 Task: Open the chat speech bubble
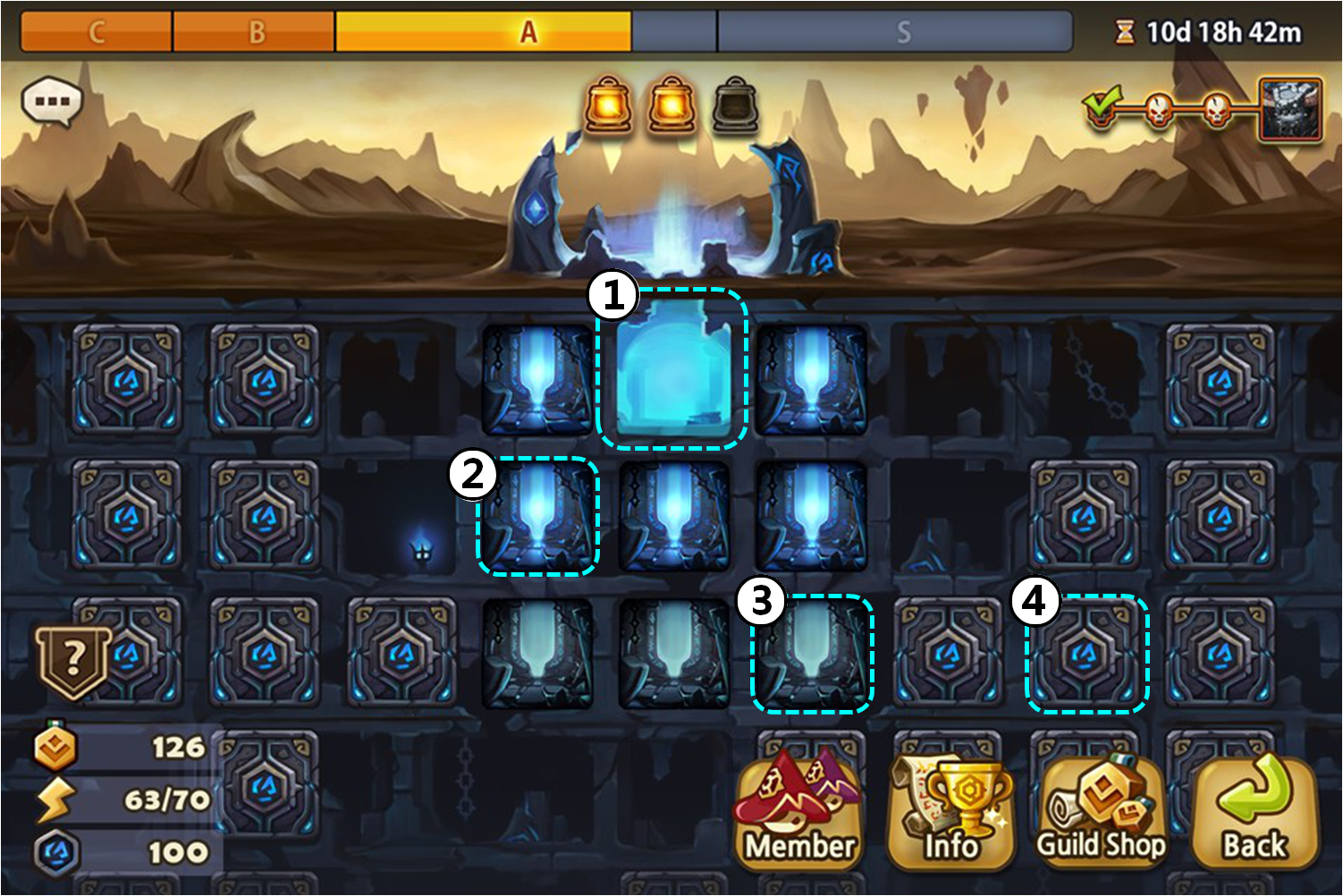point(52,102)
